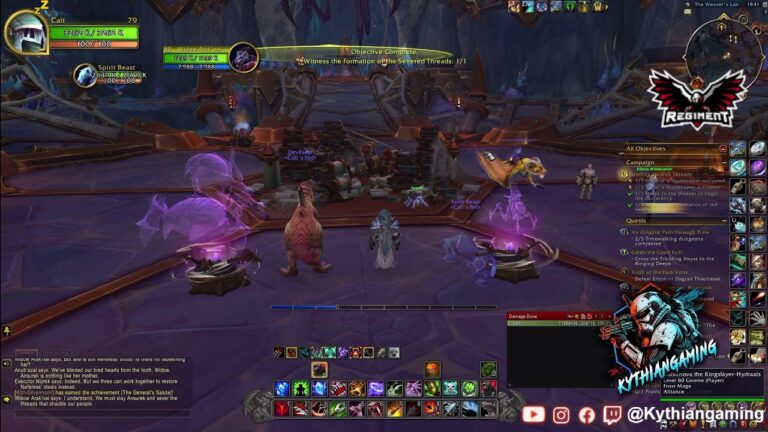Collapse the Campaign objectives section
The height and width of the screenshot is (432, 768).
click(722, 162)
